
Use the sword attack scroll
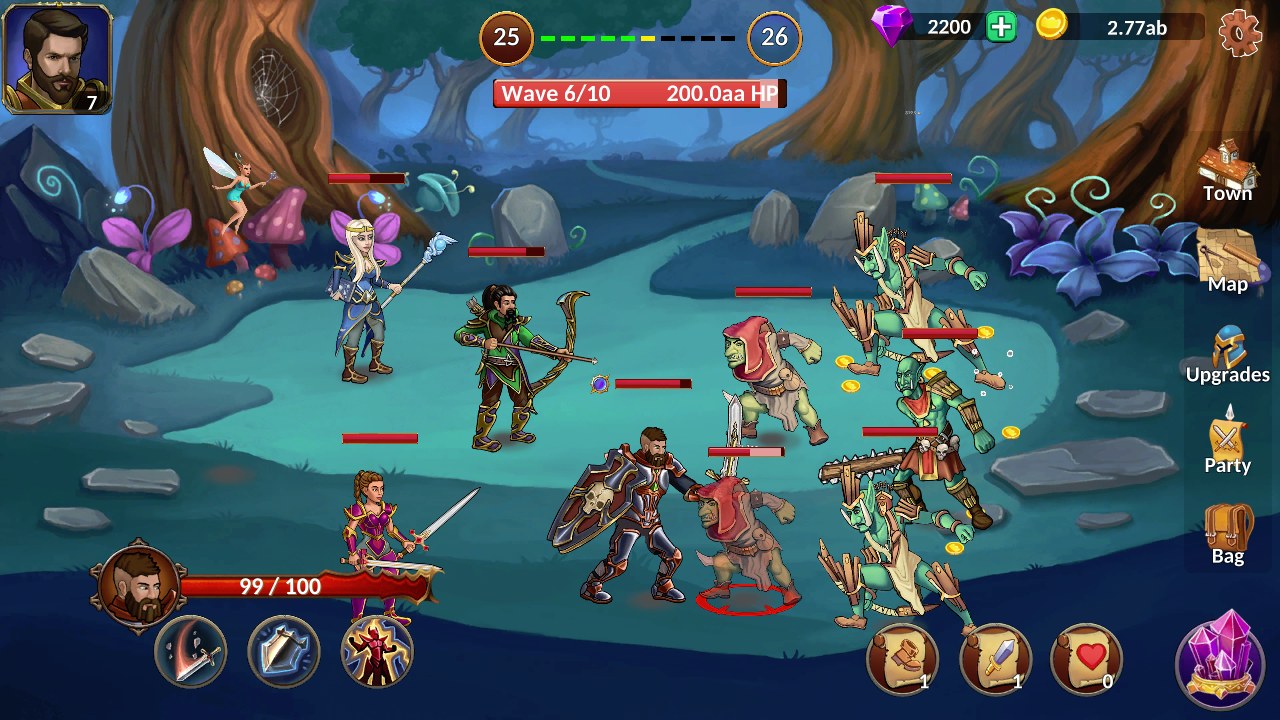[995, 659]
